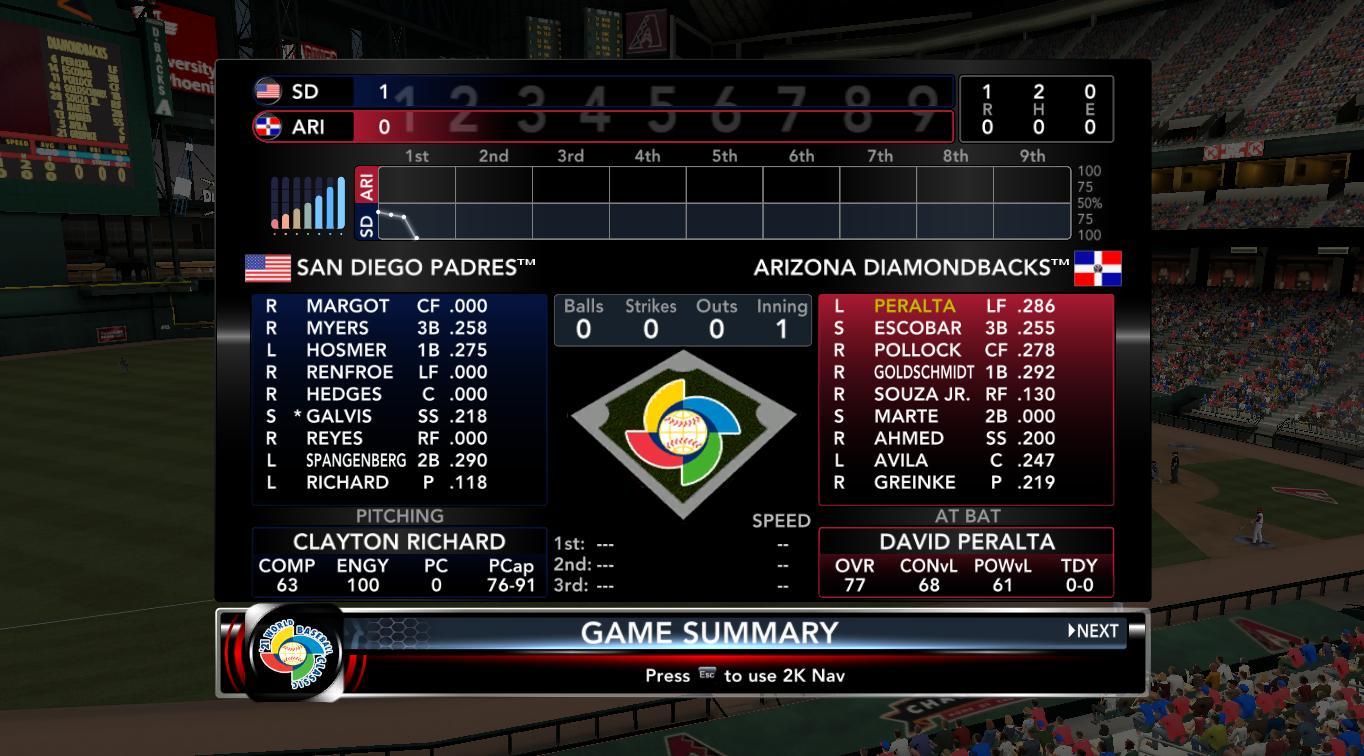Choose Goldschmidt from the Arizona batting order

click(923, 372)
